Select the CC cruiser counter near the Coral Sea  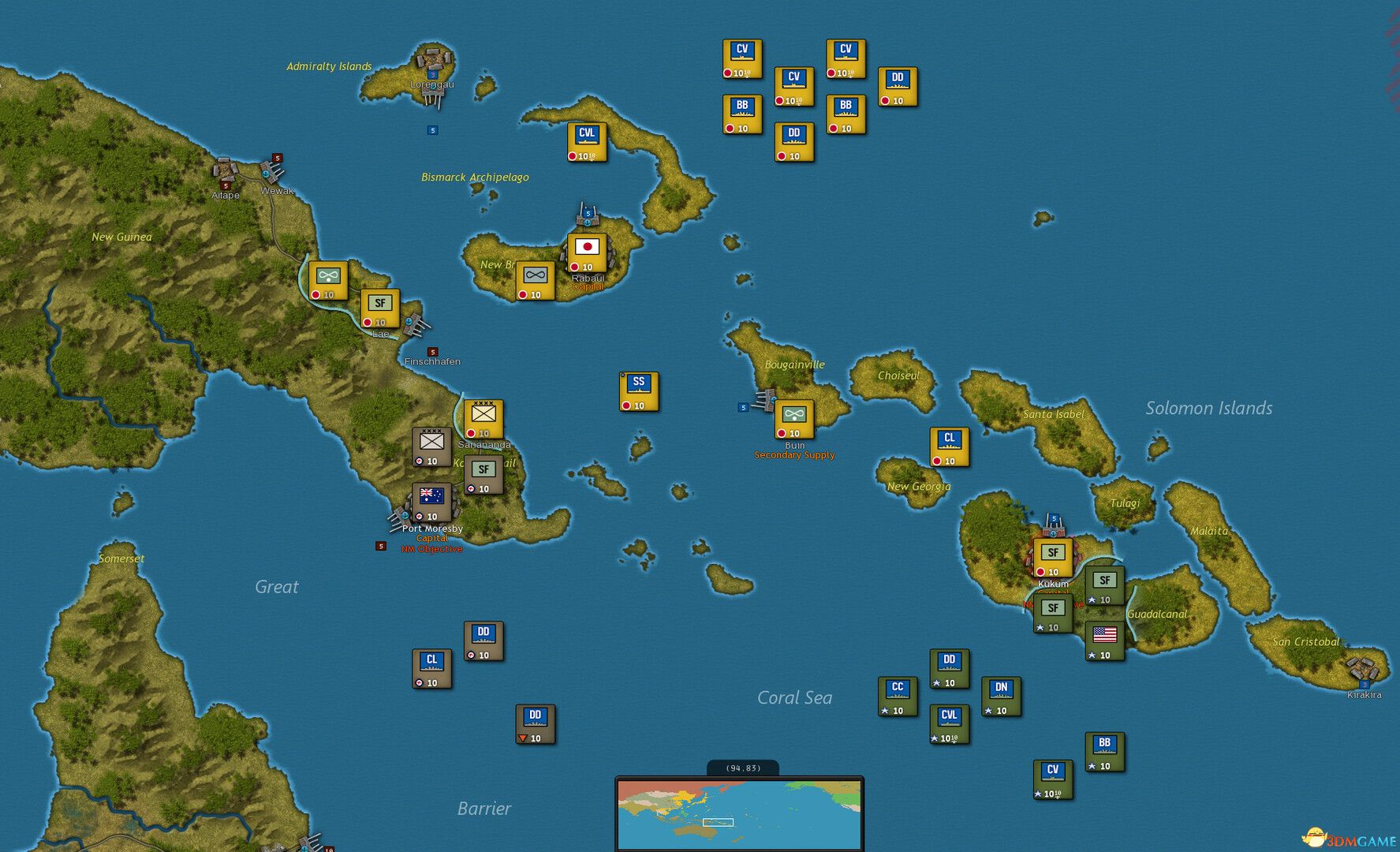point(896,696)
